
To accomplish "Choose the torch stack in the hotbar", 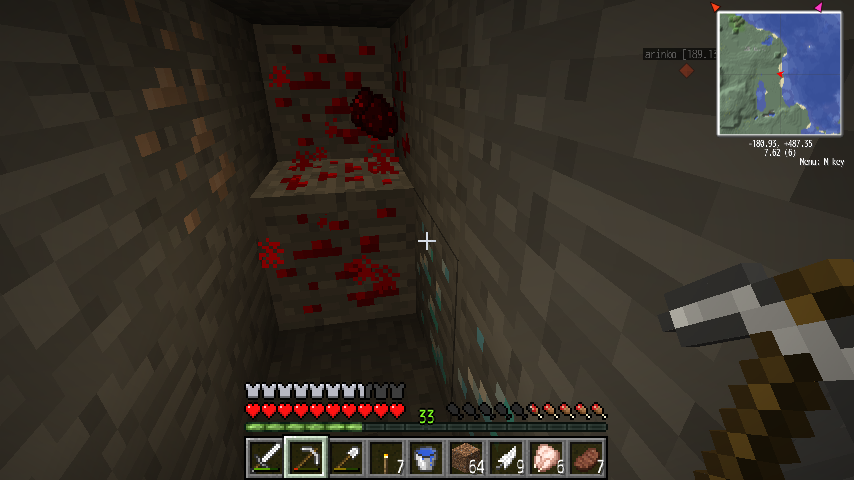I will [385, 459].
